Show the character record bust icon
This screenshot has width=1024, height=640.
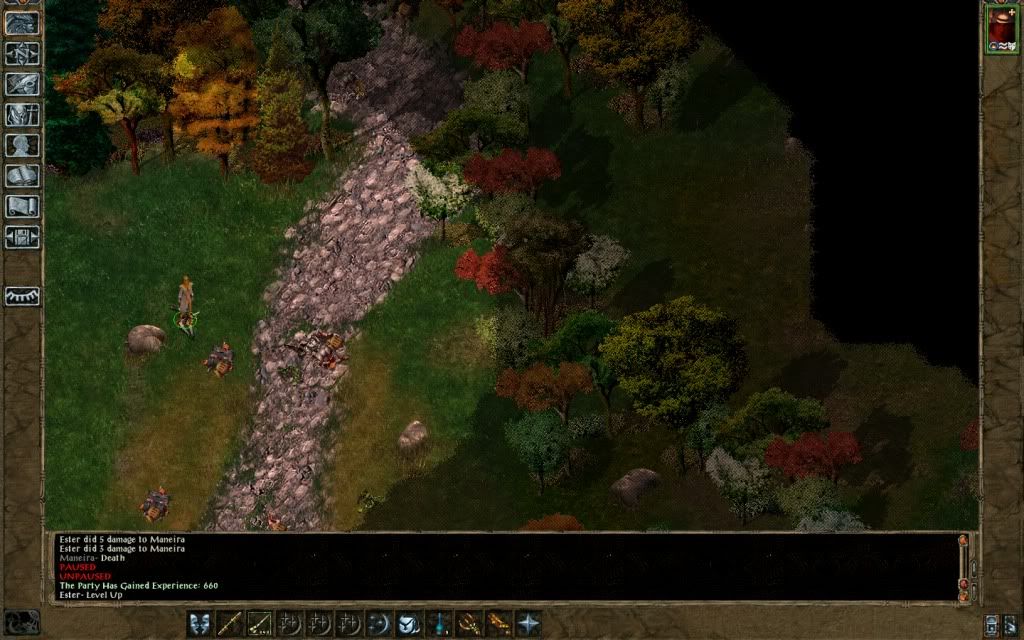(x=22, y=146)
